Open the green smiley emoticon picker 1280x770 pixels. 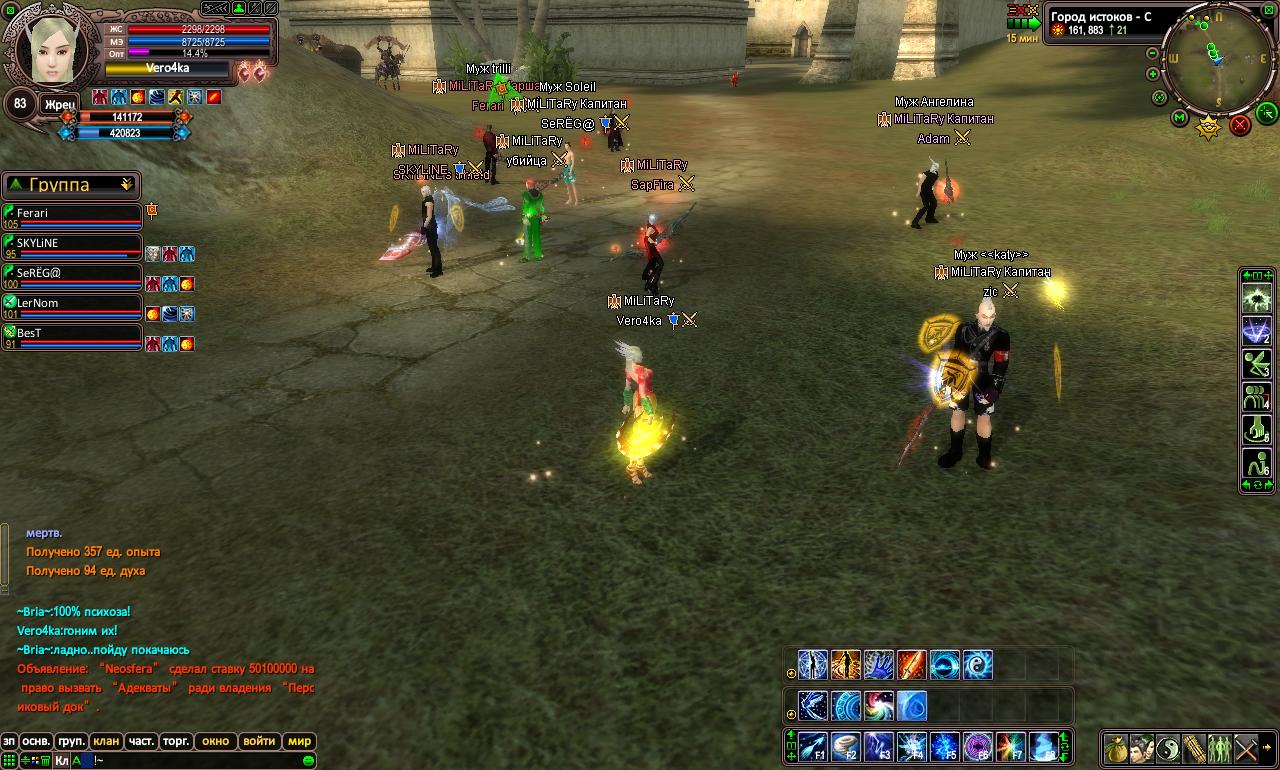click(308, 761)
